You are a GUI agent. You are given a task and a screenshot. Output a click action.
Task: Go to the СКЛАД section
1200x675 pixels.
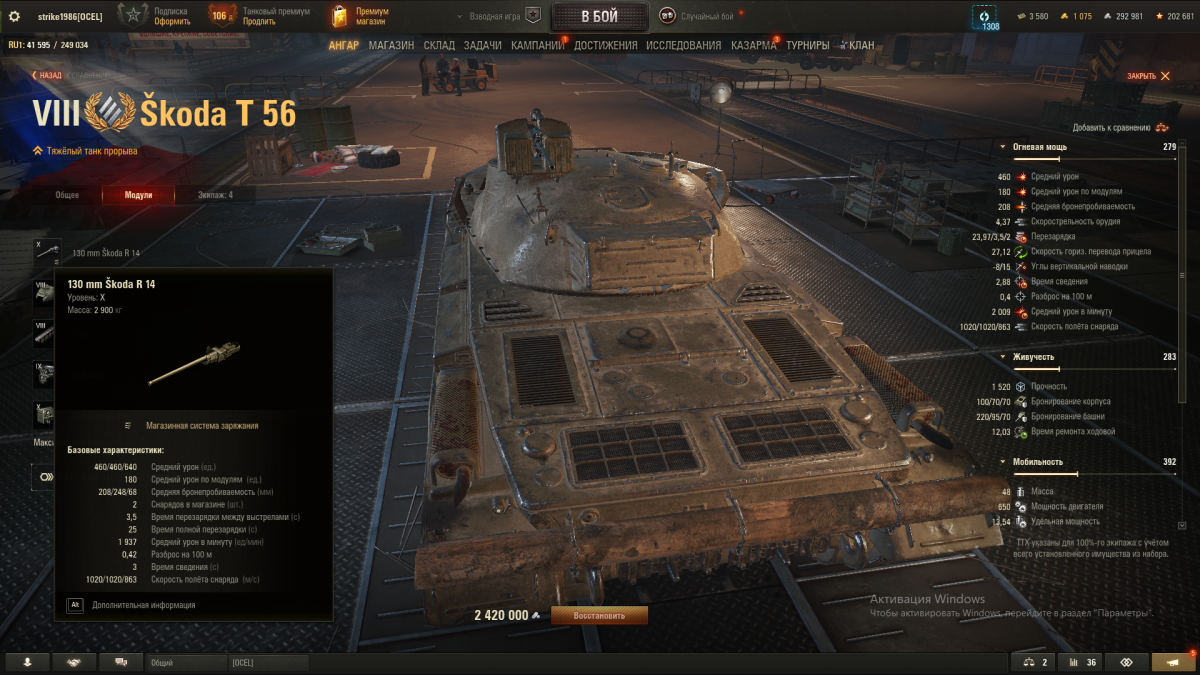coord(439,45)
